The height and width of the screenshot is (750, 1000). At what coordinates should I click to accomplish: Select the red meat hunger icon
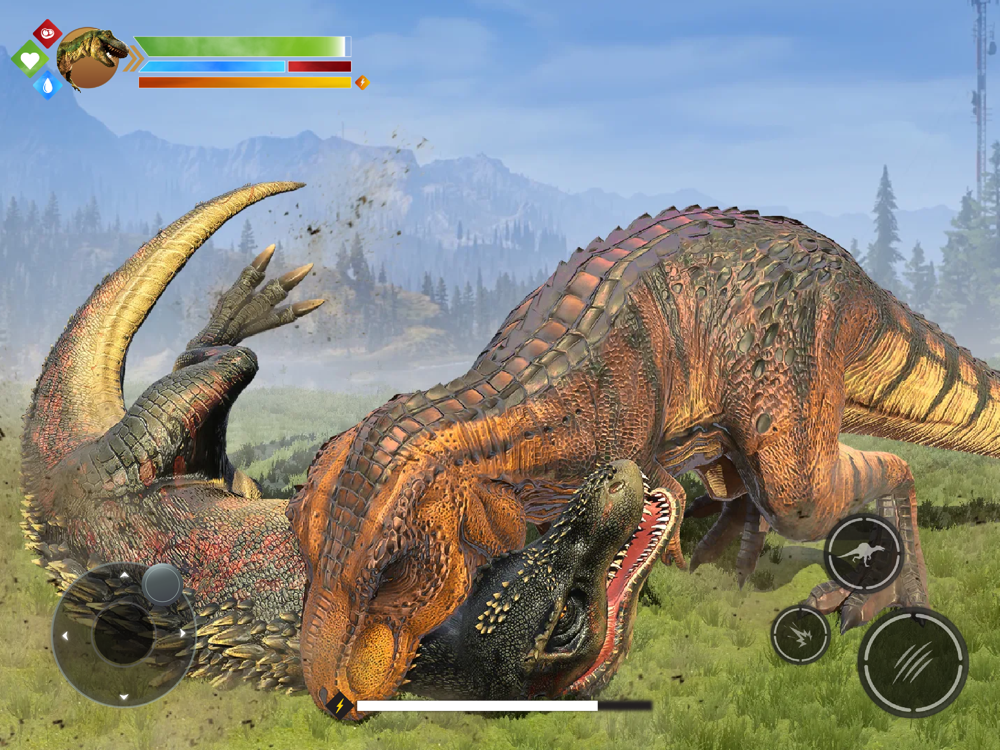(47, 34)
